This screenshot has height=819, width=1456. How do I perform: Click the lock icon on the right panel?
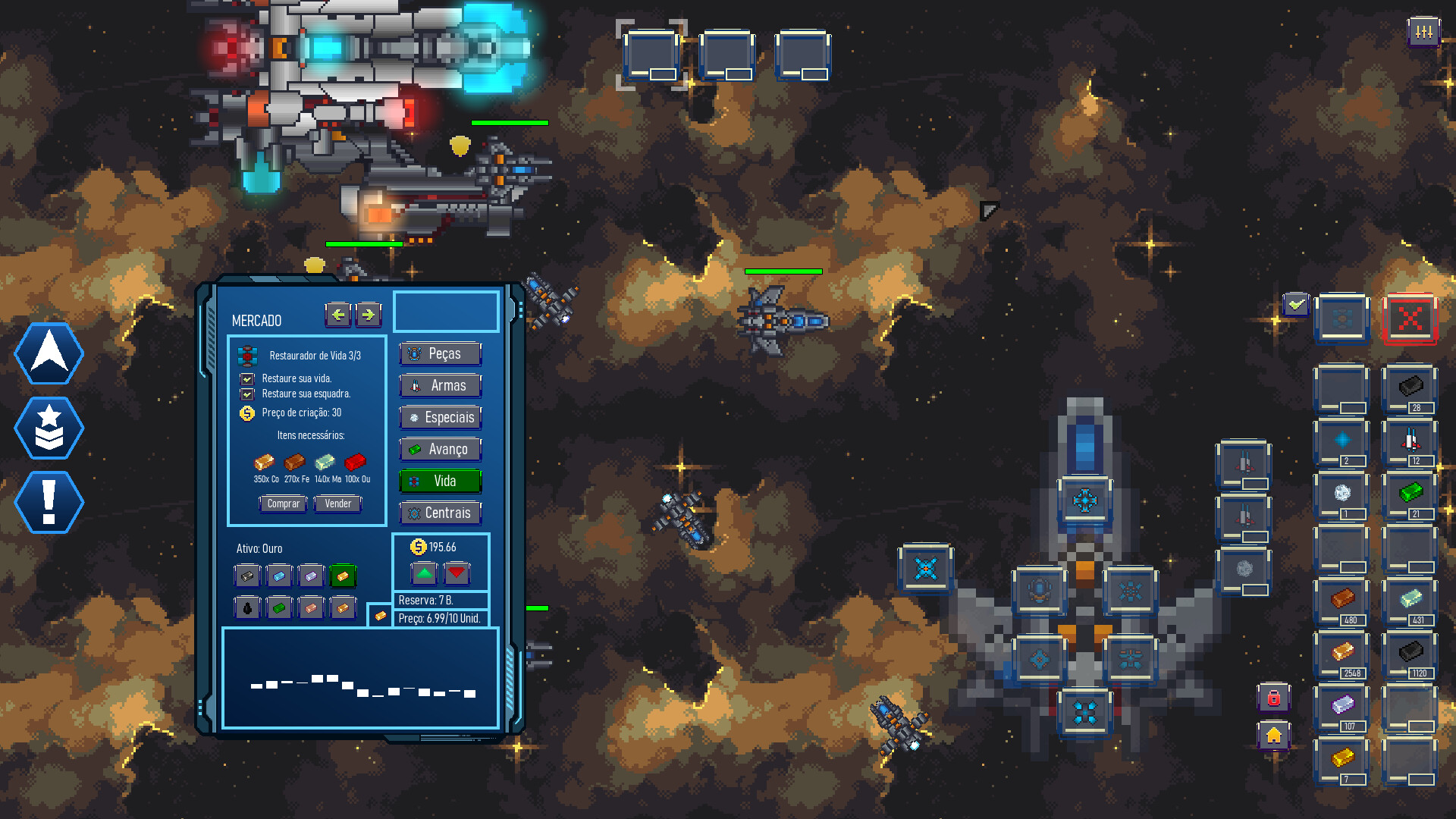tap(1274, 698)
